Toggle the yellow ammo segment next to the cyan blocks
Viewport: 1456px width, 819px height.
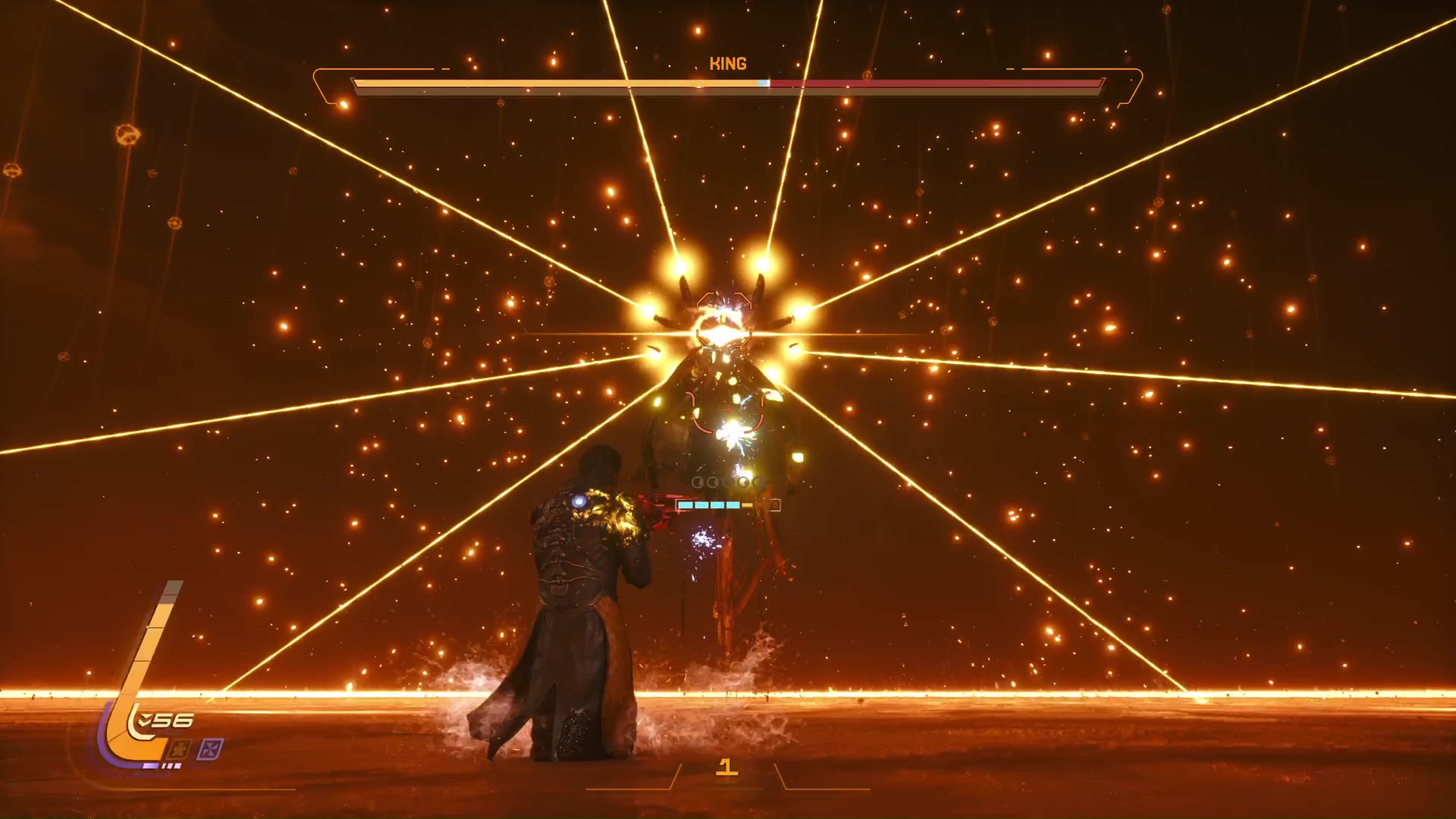747,505
